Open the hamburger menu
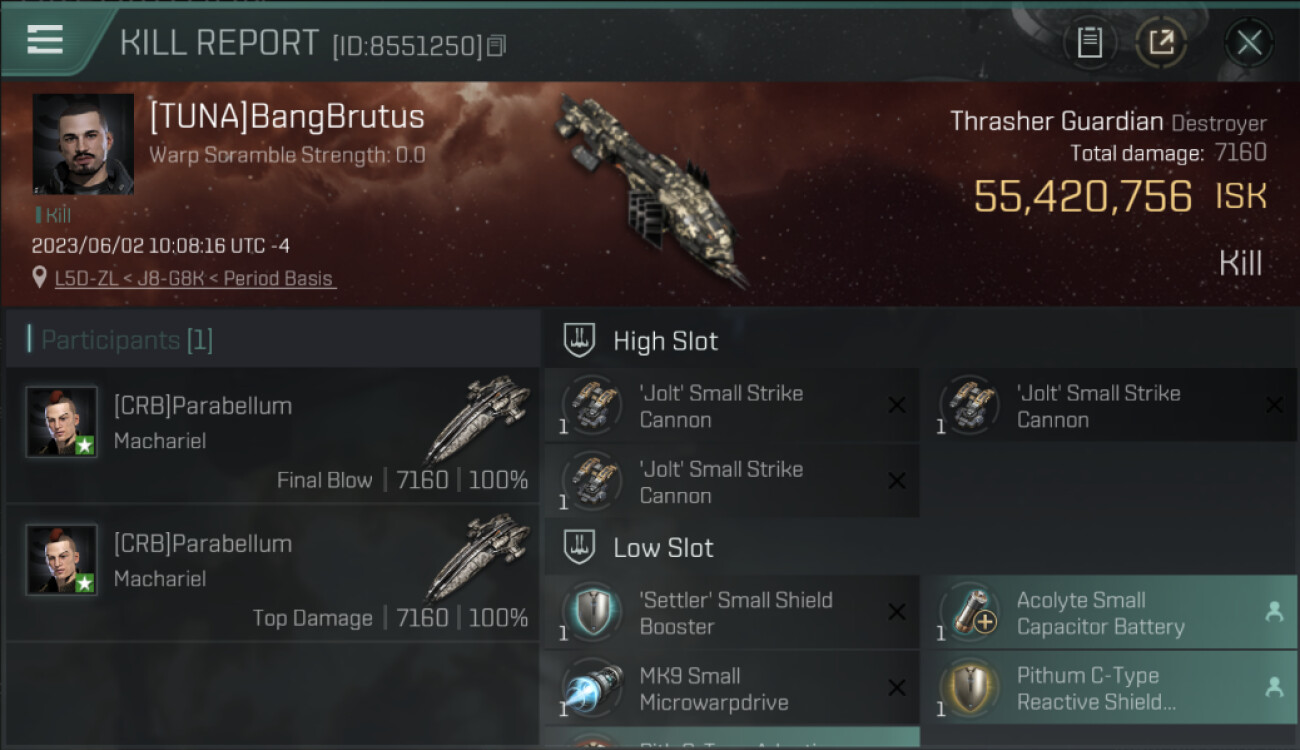 [x=45, y=40]
